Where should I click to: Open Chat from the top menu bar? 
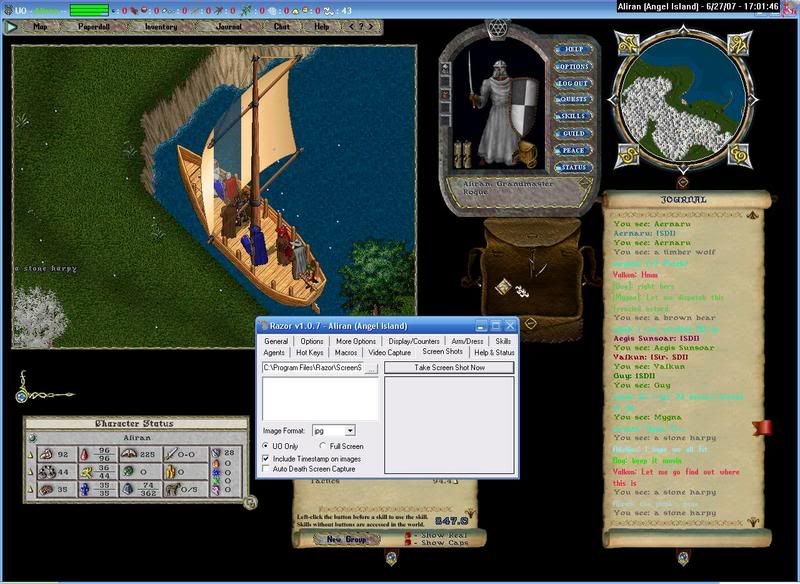tap(281, 27)
